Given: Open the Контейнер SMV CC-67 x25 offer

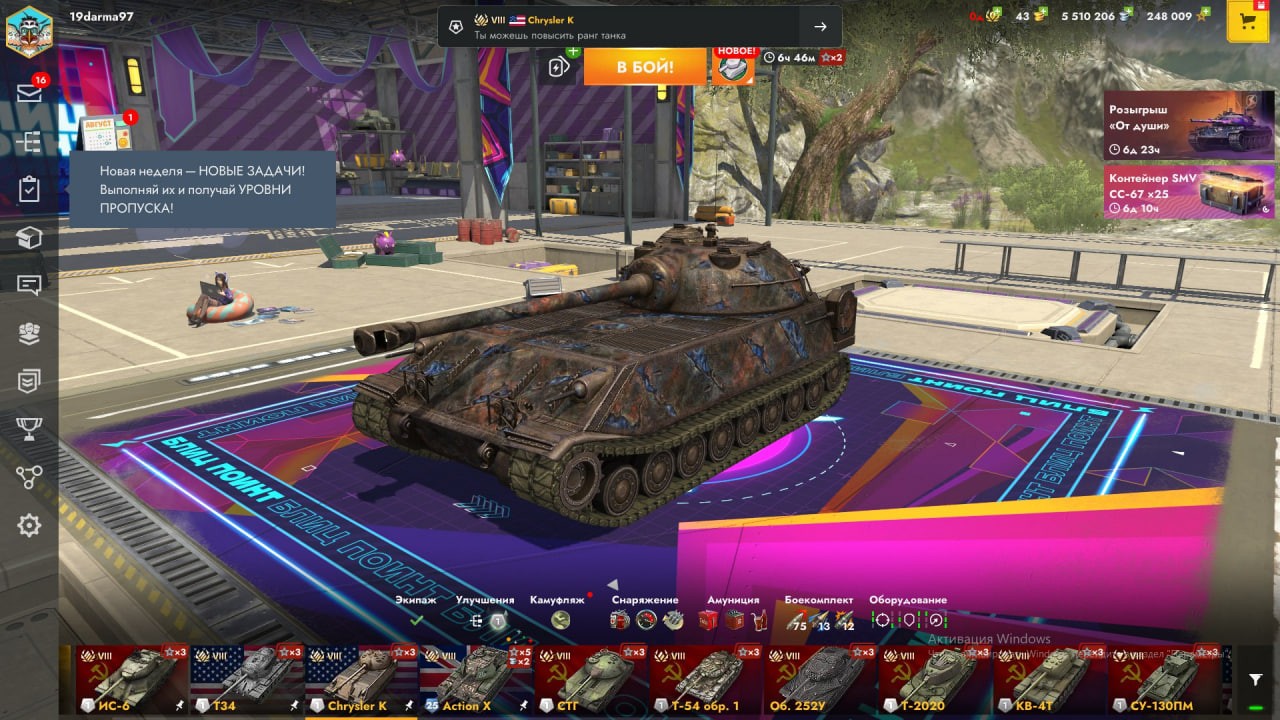Looking at the screenshot, I should click(x=1188, y=191).
